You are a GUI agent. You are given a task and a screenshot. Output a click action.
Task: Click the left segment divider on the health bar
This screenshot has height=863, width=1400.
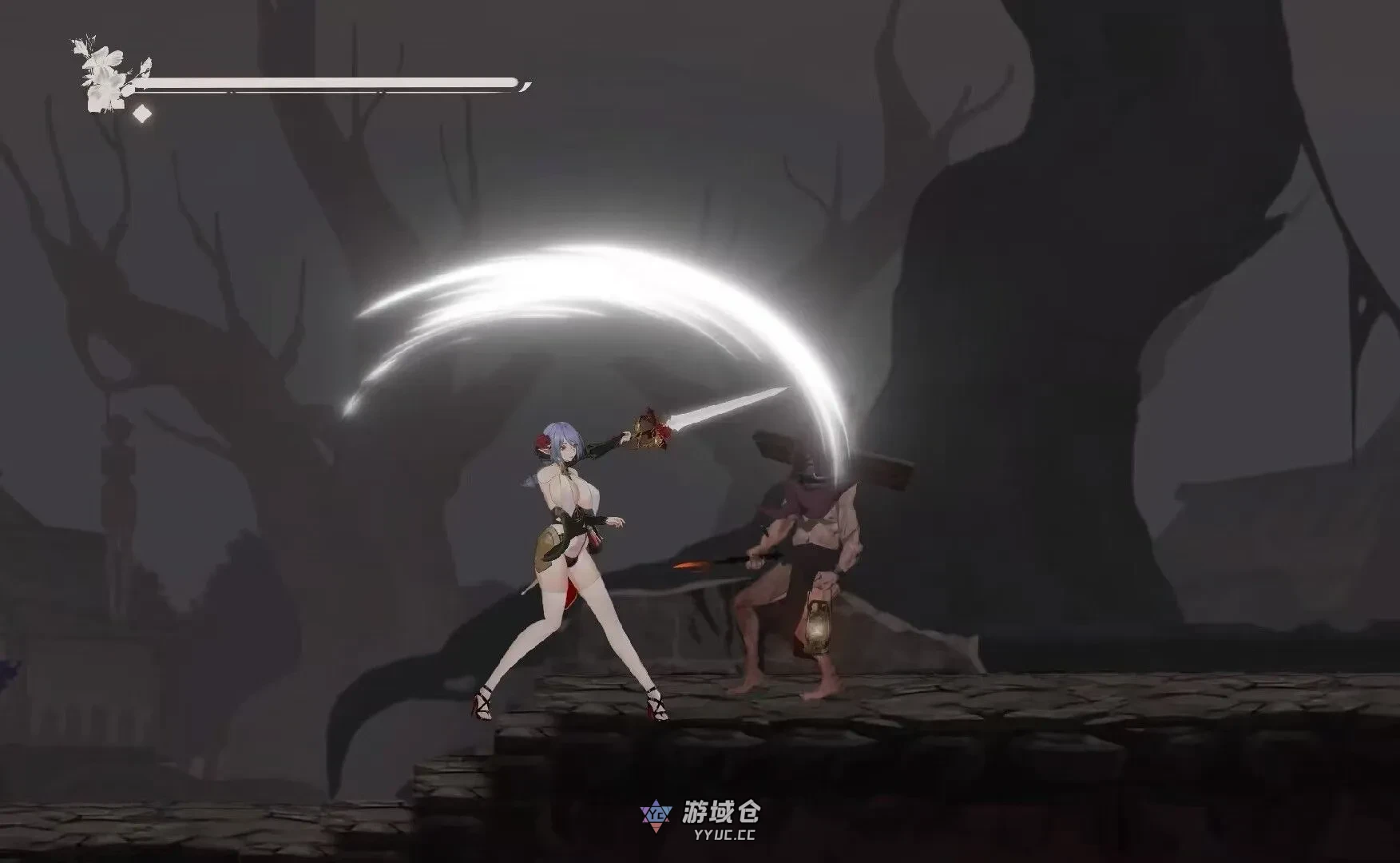231,92
